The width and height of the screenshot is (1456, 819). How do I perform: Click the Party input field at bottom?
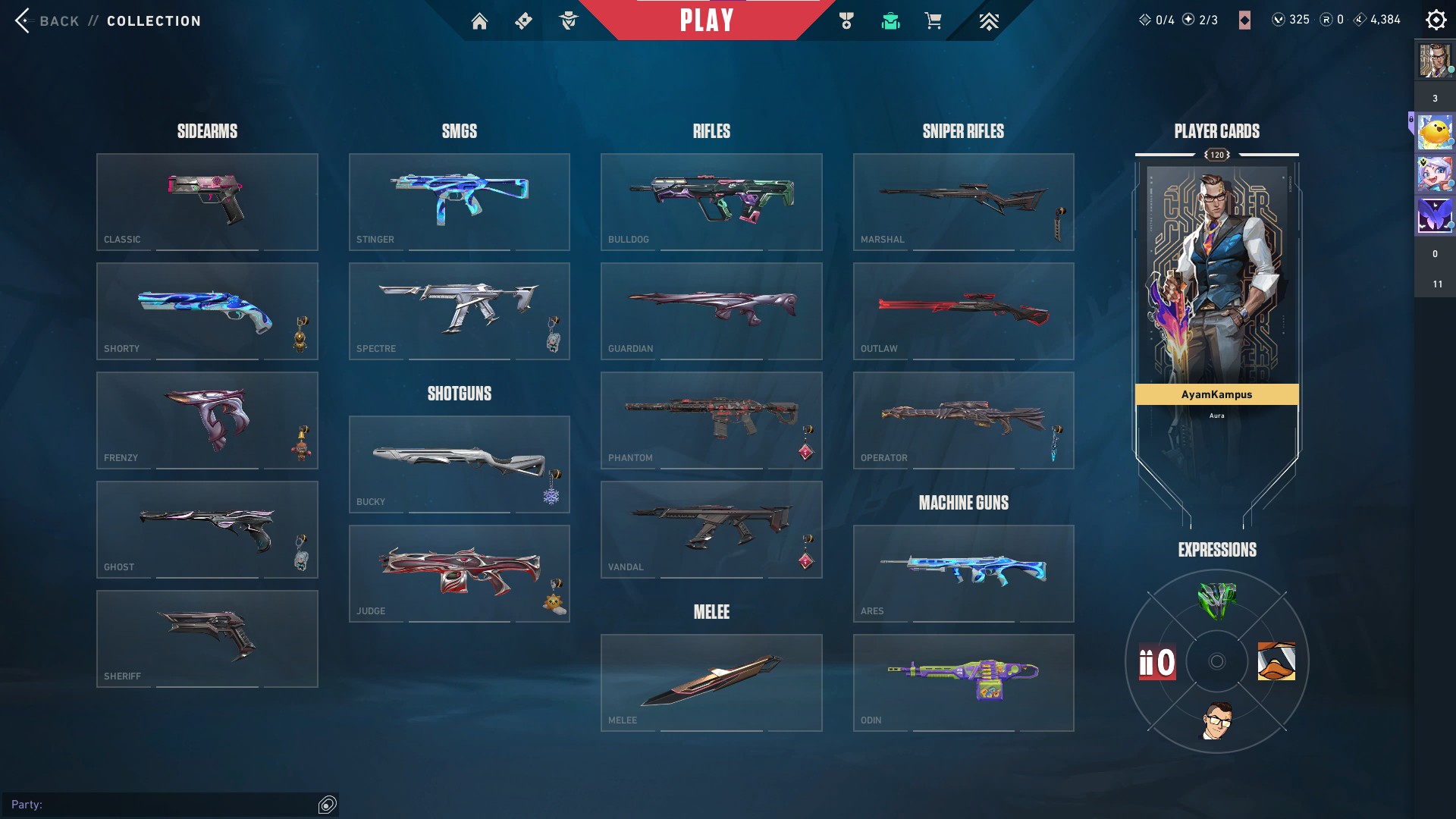(x=167, y=805)
